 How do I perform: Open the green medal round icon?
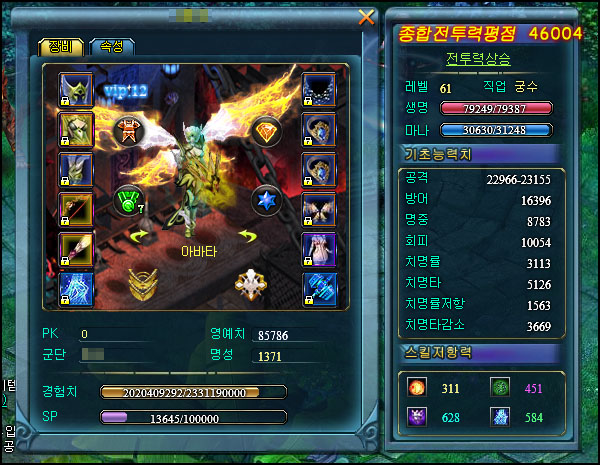128,200
